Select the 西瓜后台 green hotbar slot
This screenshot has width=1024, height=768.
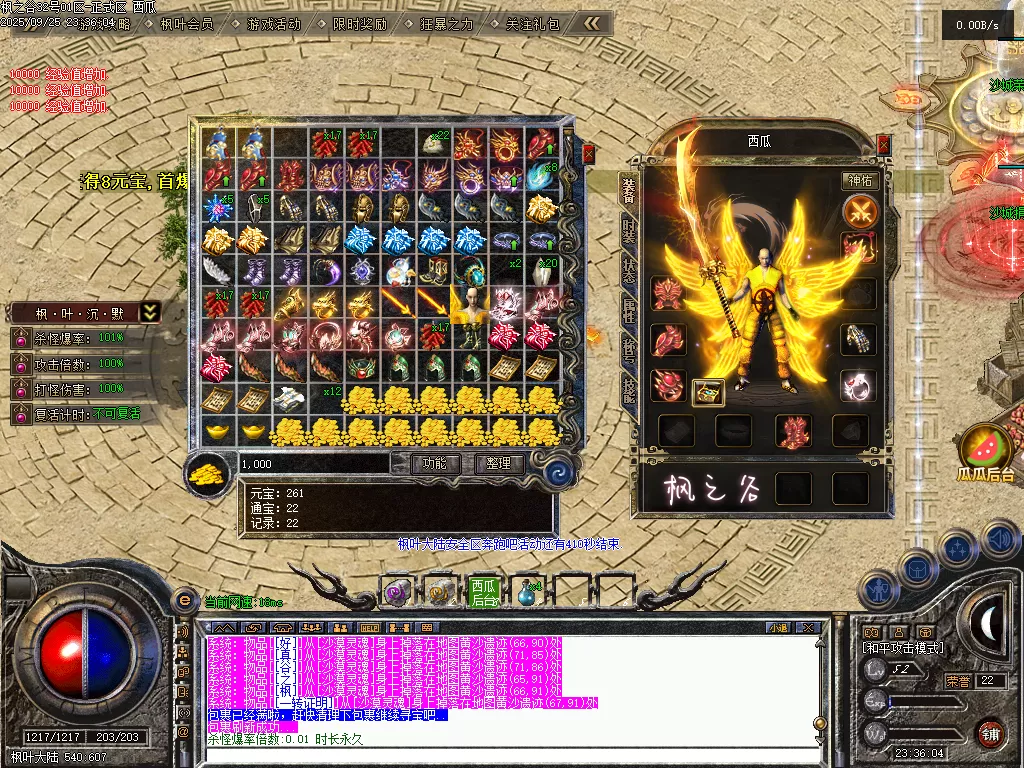tap(484, 592)
